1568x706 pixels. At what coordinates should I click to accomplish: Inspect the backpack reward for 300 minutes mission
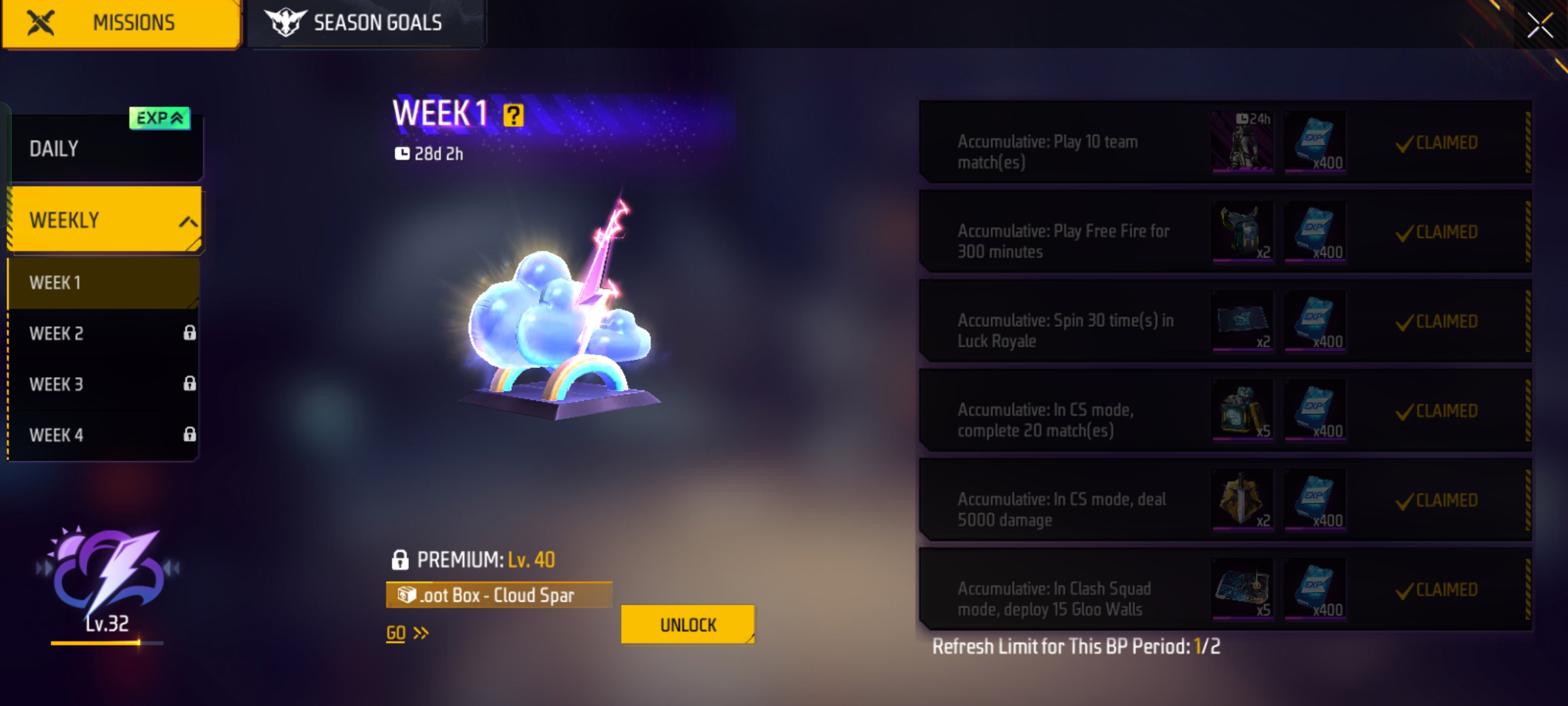[1242, 232]
